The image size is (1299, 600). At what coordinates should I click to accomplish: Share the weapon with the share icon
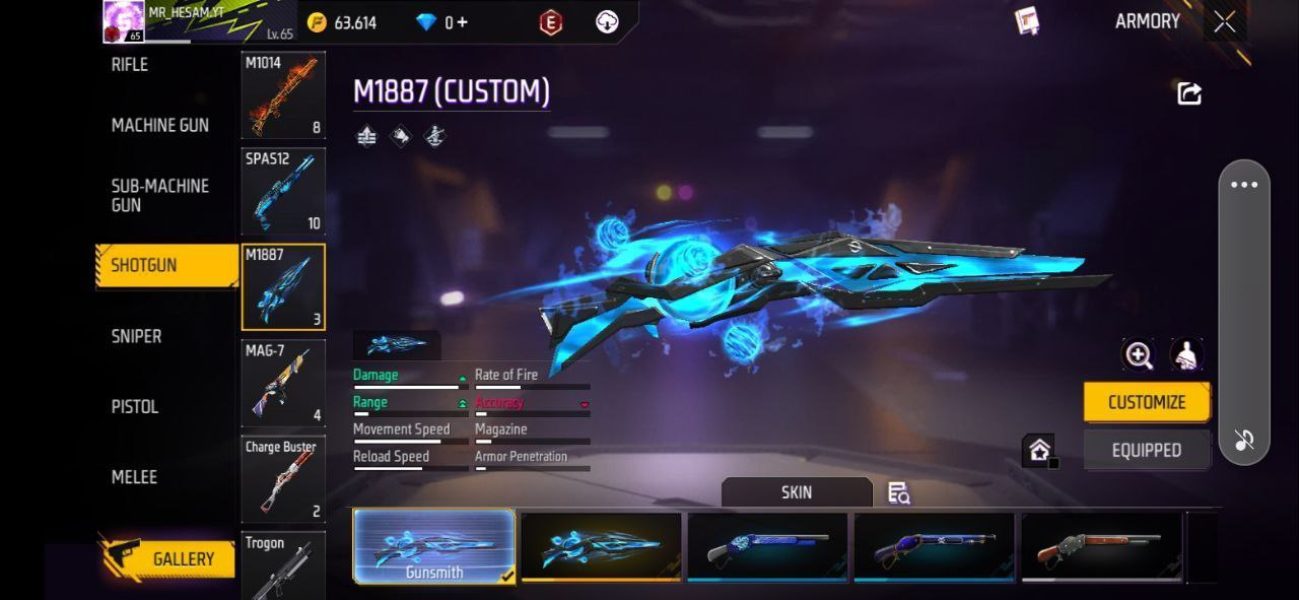tap(1189, 94)
